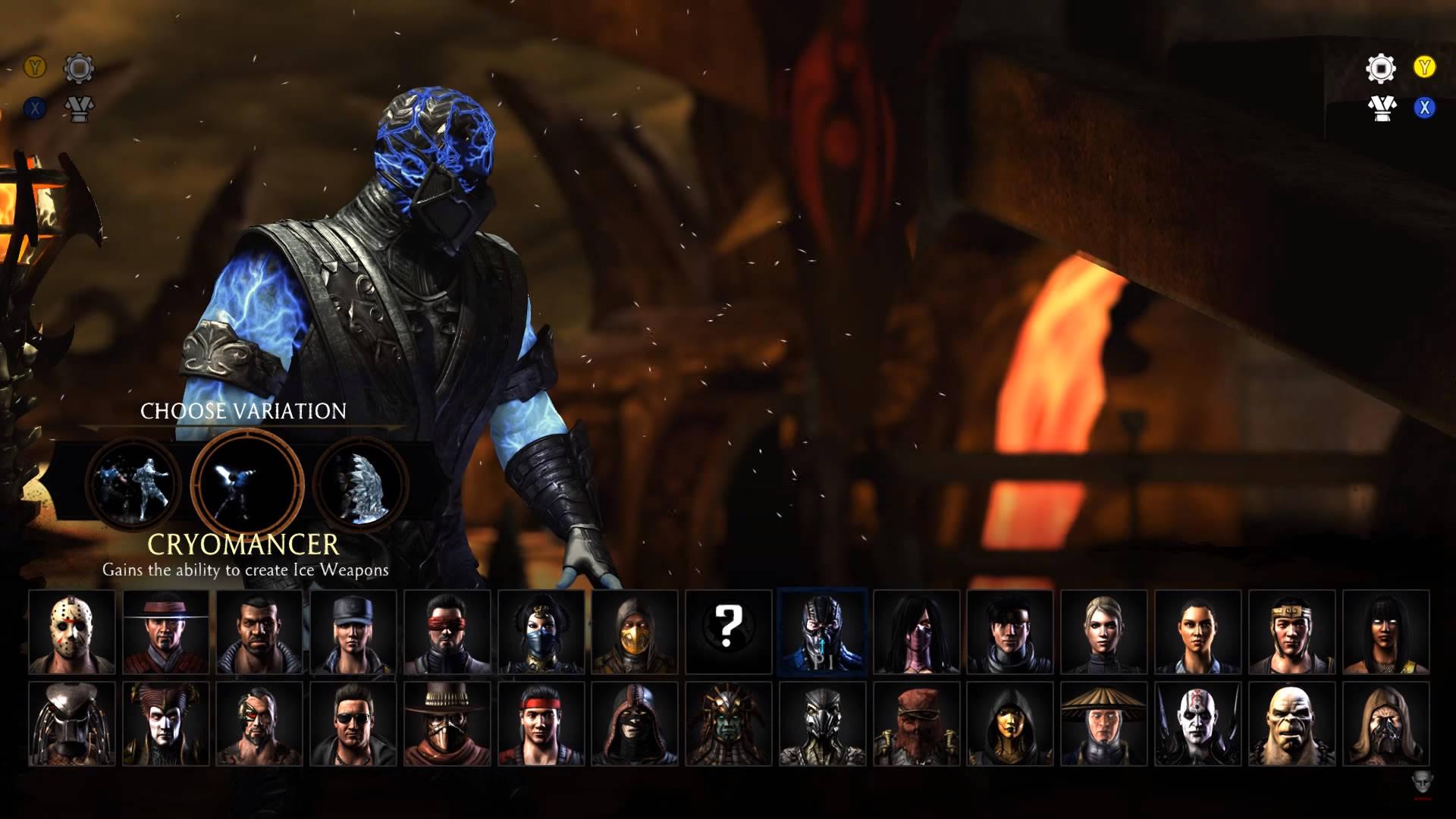Select Erron Black in the cowboy hat
This screenshot has width=1456, height=819.
pyautogui.click(x=447, y=723)
